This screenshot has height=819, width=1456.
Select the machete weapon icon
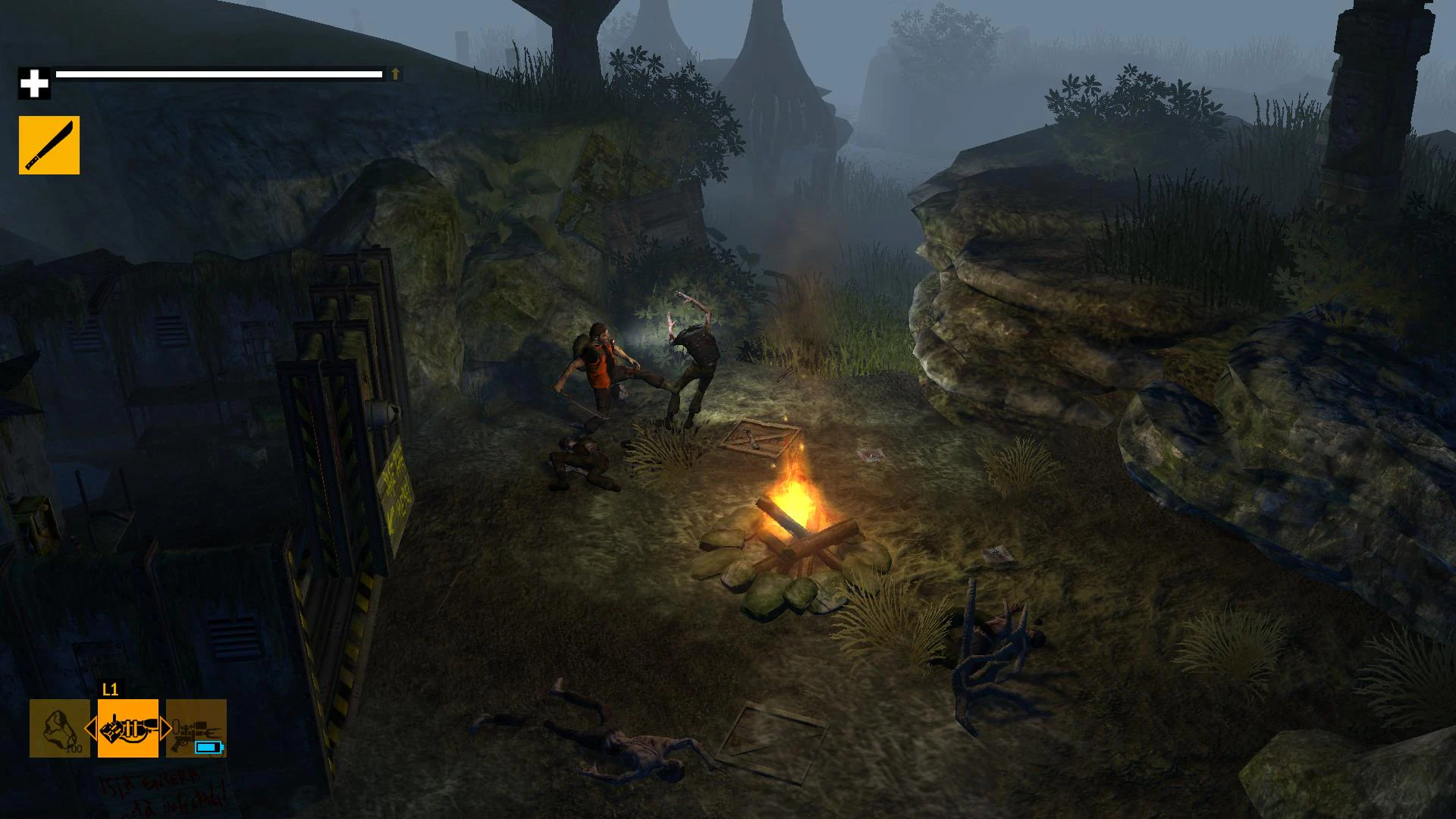pos(49,144)
